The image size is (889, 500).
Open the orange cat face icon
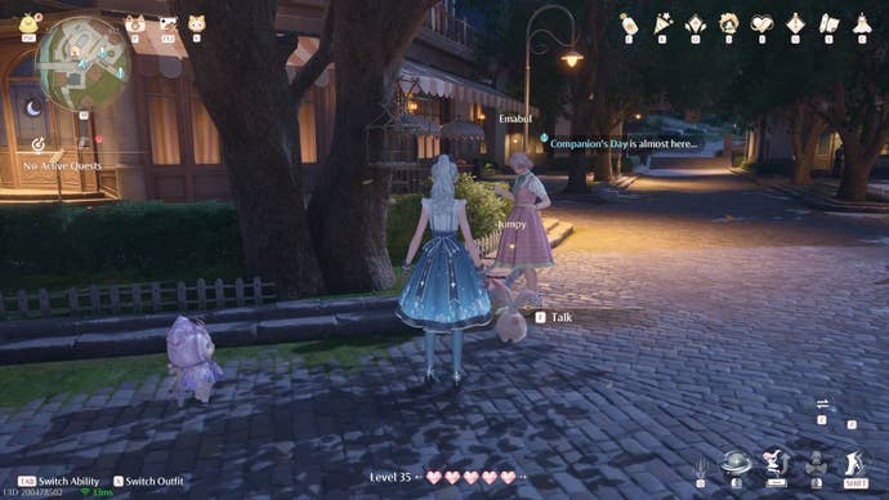click(196, 23)
